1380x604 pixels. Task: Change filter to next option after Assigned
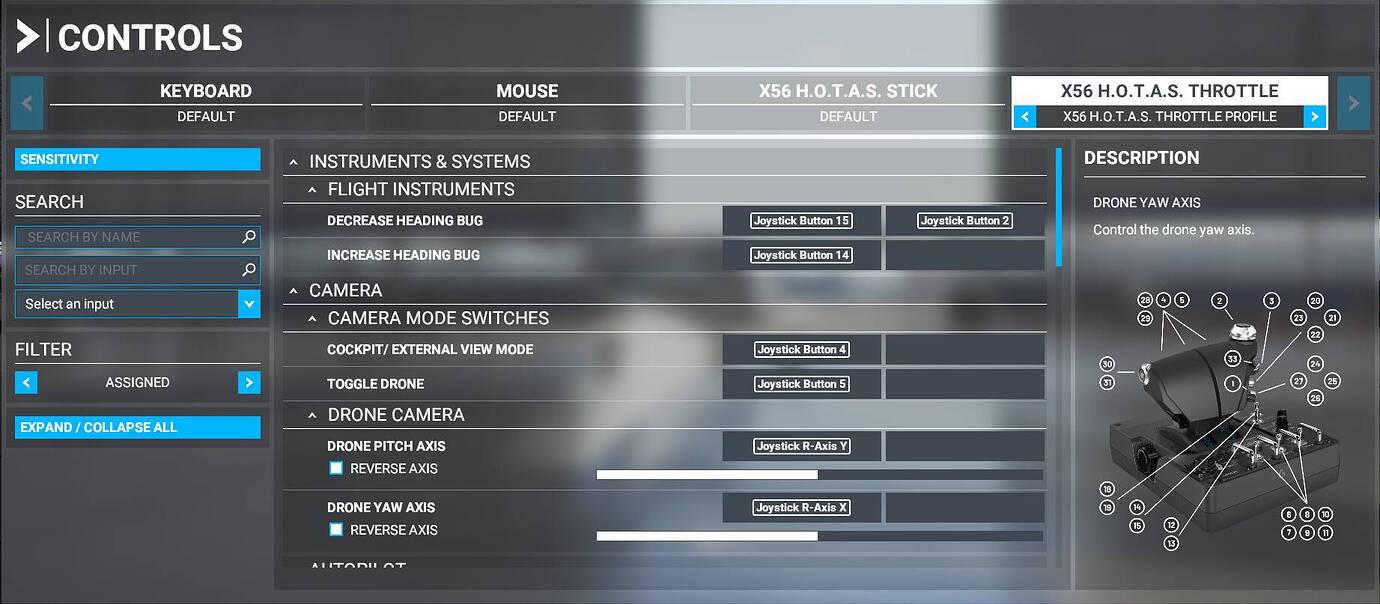249,383
